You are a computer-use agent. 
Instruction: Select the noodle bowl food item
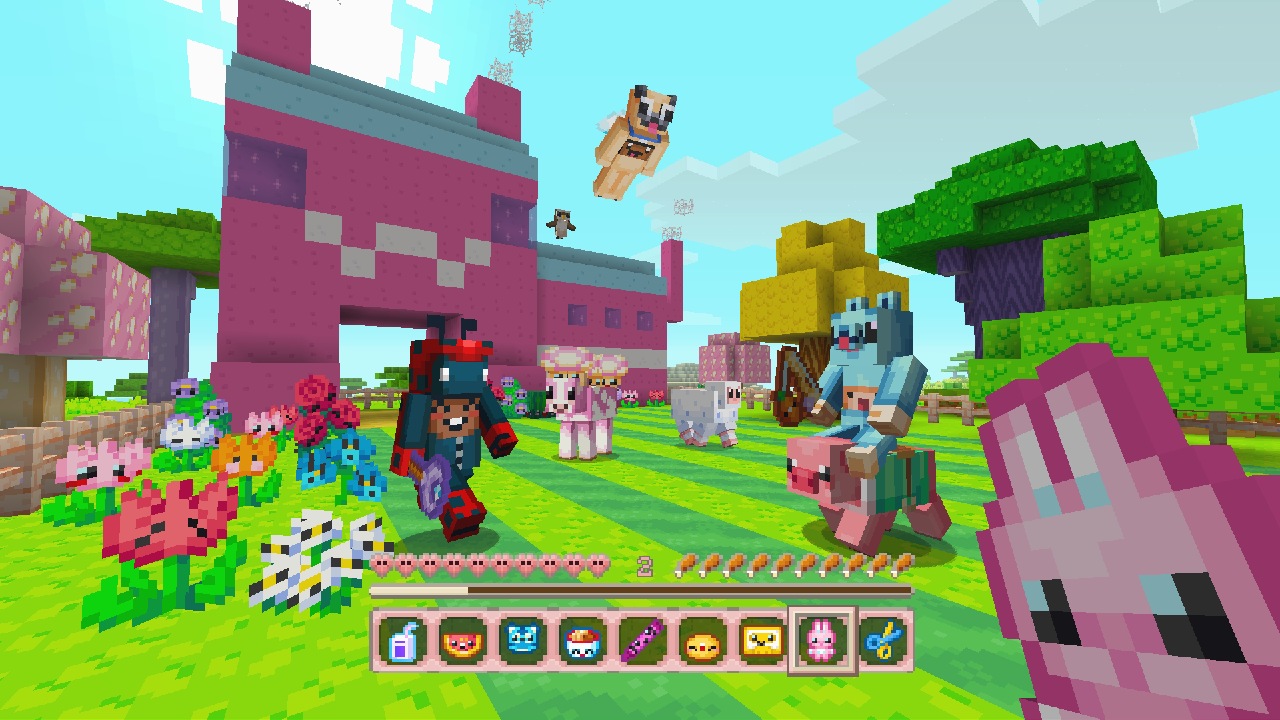[582, 642]
